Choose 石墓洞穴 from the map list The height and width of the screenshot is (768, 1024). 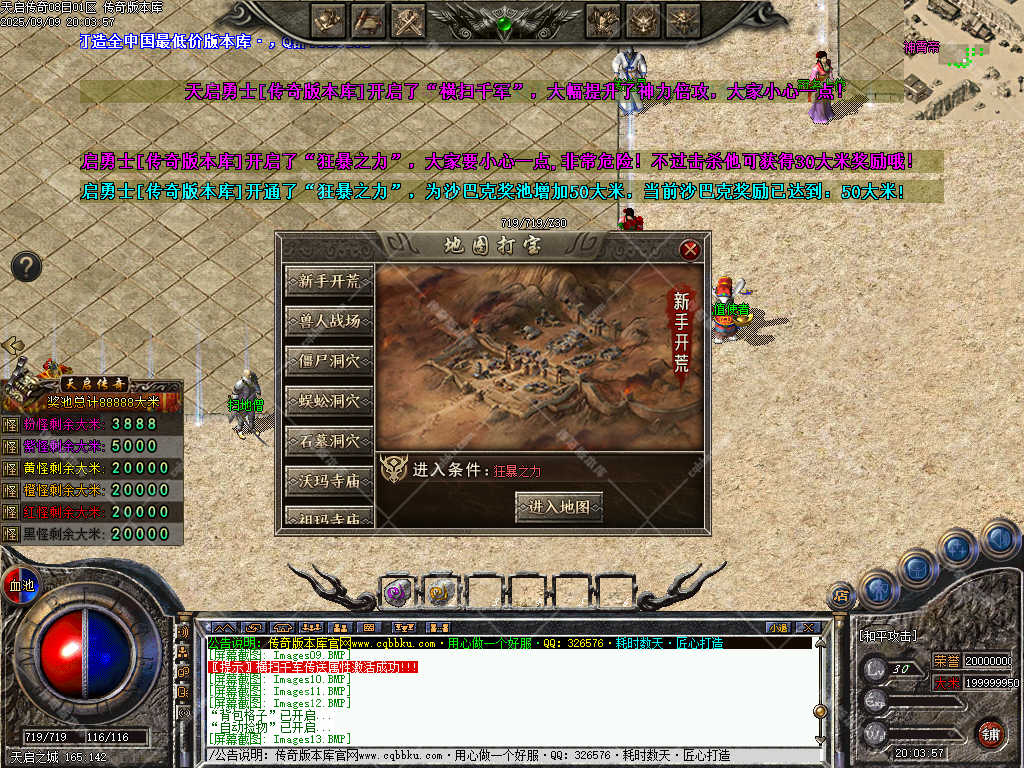coord(329,441)
